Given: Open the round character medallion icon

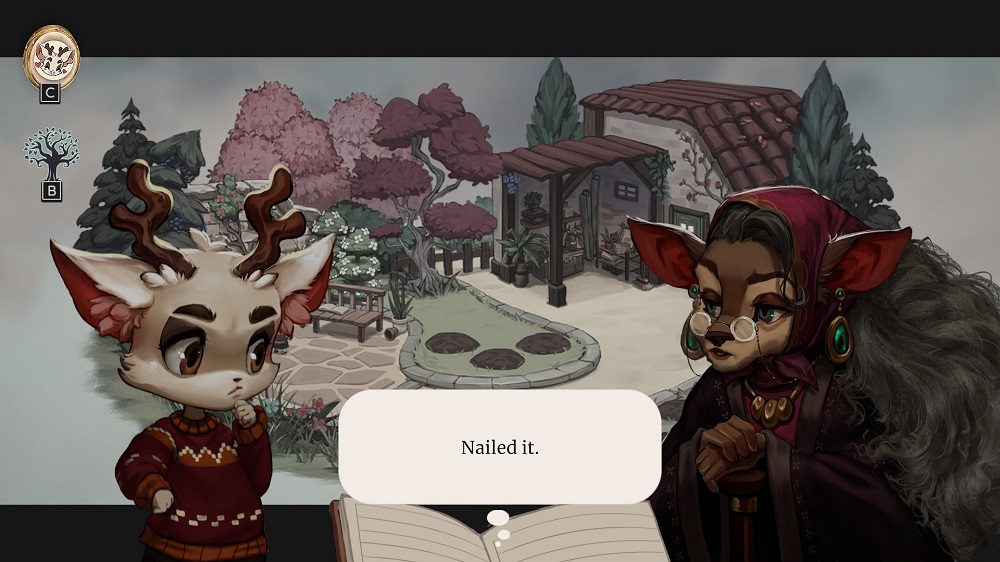Looking at the screenshot, I should pyautogui.click(x=51, y=54).
